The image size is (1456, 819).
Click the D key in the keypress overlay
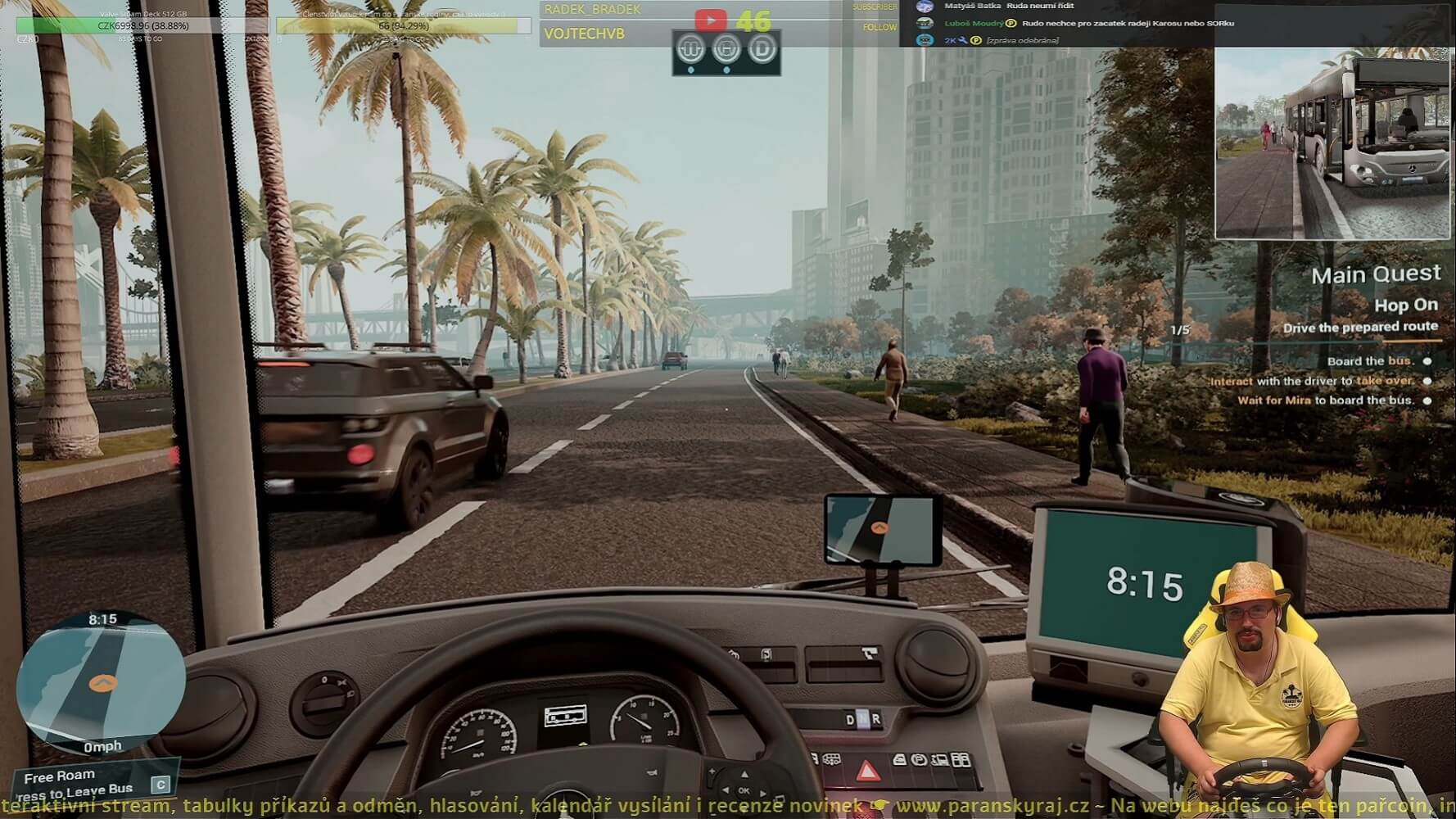point(764,49)
